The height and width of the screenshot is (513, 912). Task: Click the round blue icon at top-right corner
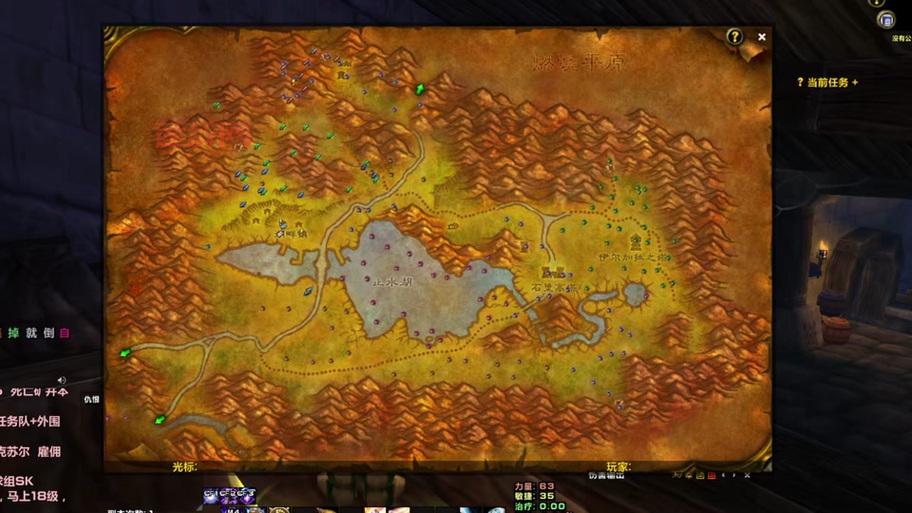(885, 20)
